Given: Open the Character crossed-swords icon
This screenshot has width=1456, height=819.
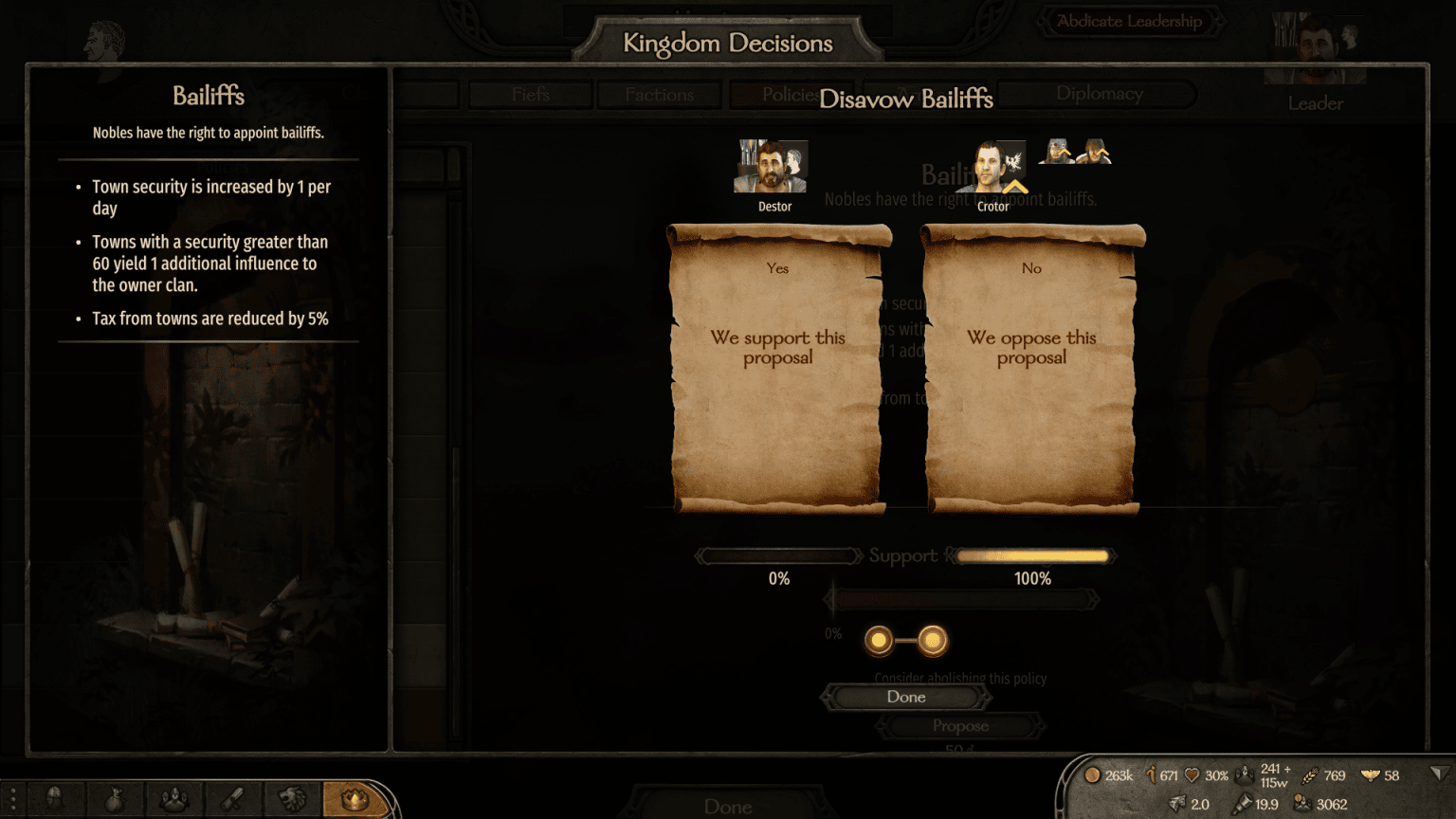Looking at the screenshot, I should pyautogui.click(x=230, y=800).
